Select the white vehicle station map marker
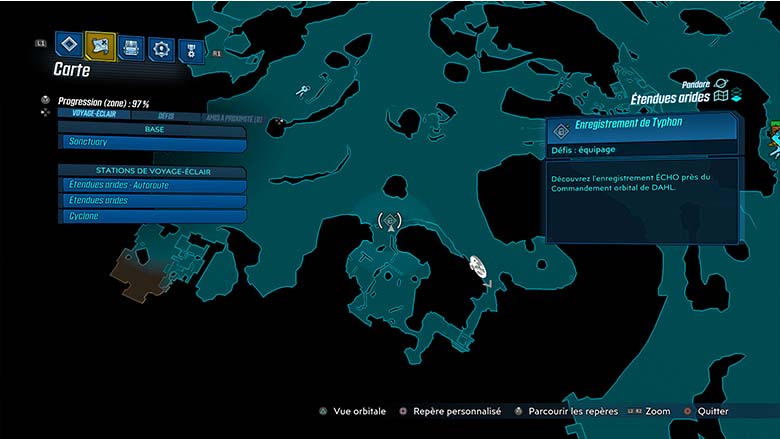The height and width of the screenshot is (439, 780). 478,265
